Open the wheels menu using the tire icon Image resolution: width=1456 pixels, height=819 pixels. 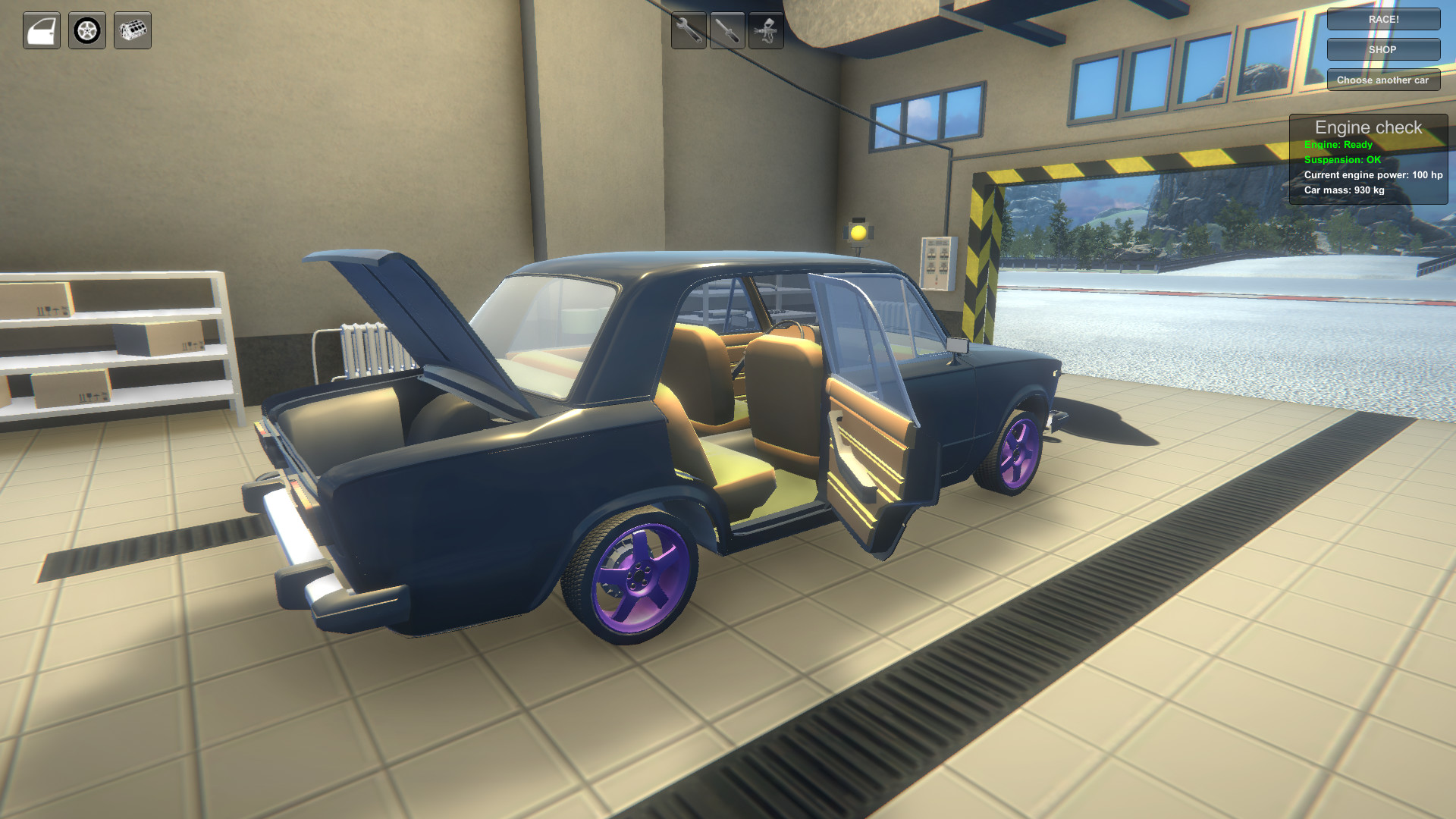pos(86,31)
